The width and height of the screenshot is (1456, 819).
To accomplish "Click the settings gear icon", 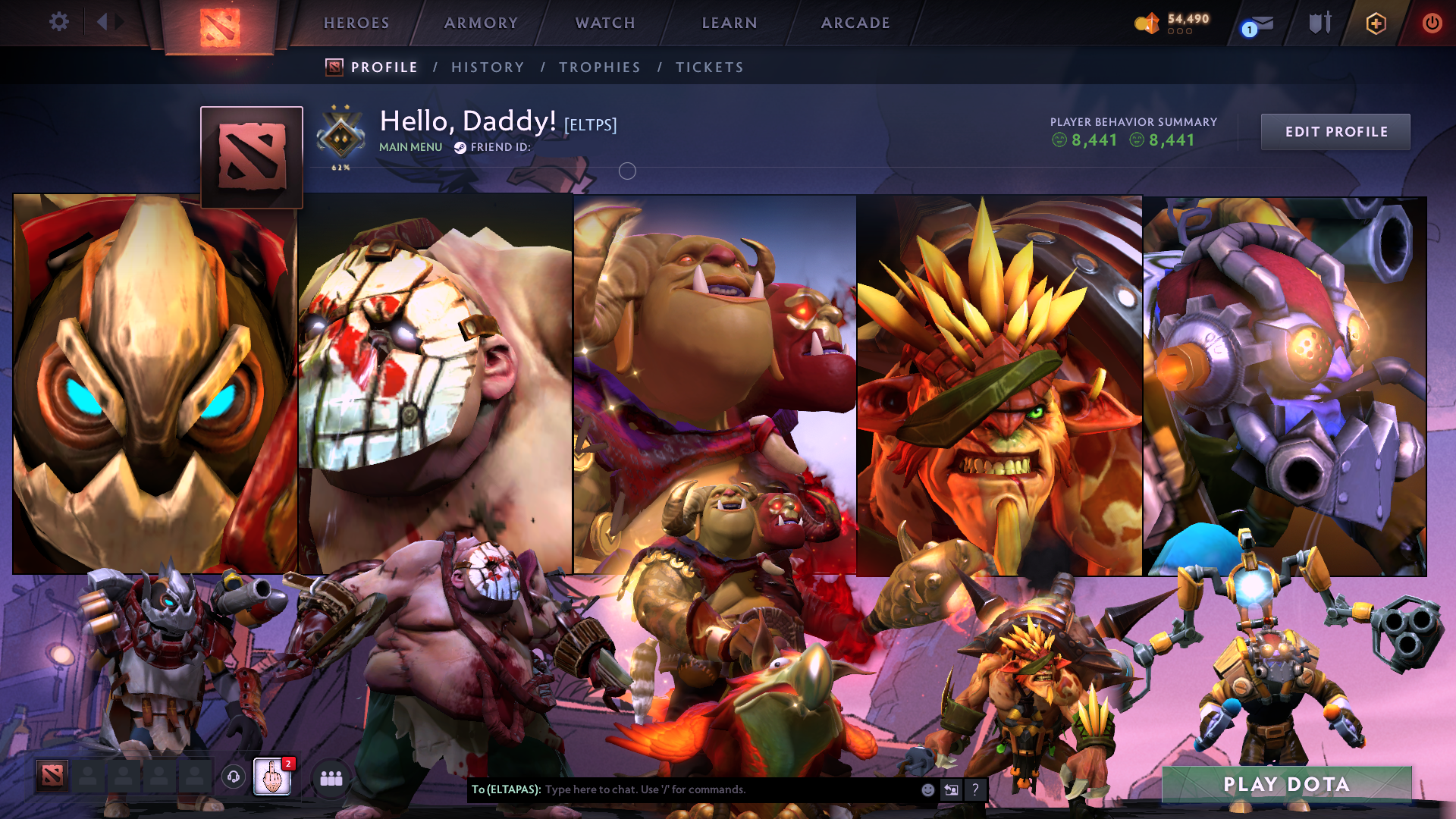I will (58, 22).
